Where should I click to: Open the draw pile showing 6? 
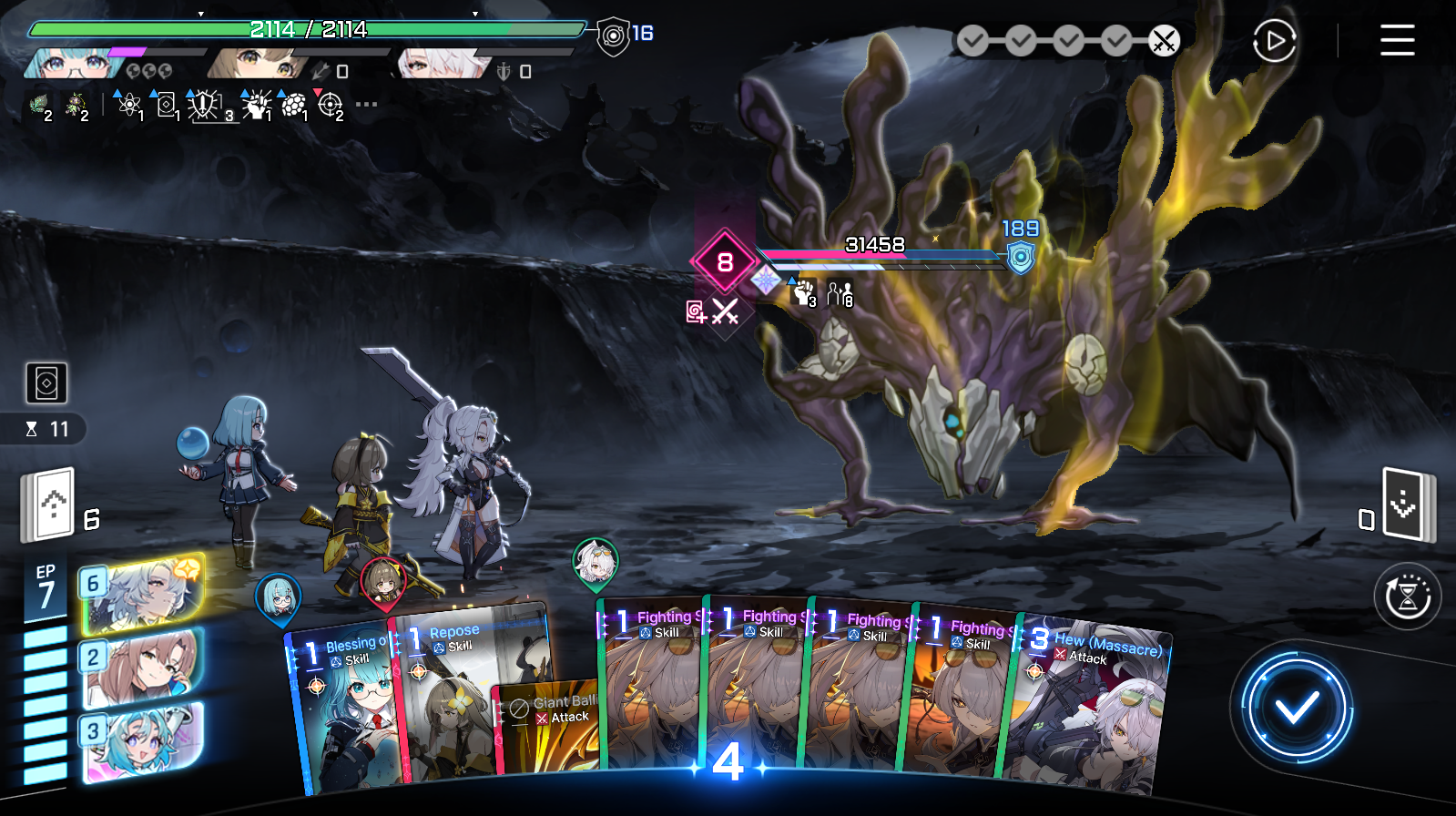pyautogui.click(x=48, y=504)
